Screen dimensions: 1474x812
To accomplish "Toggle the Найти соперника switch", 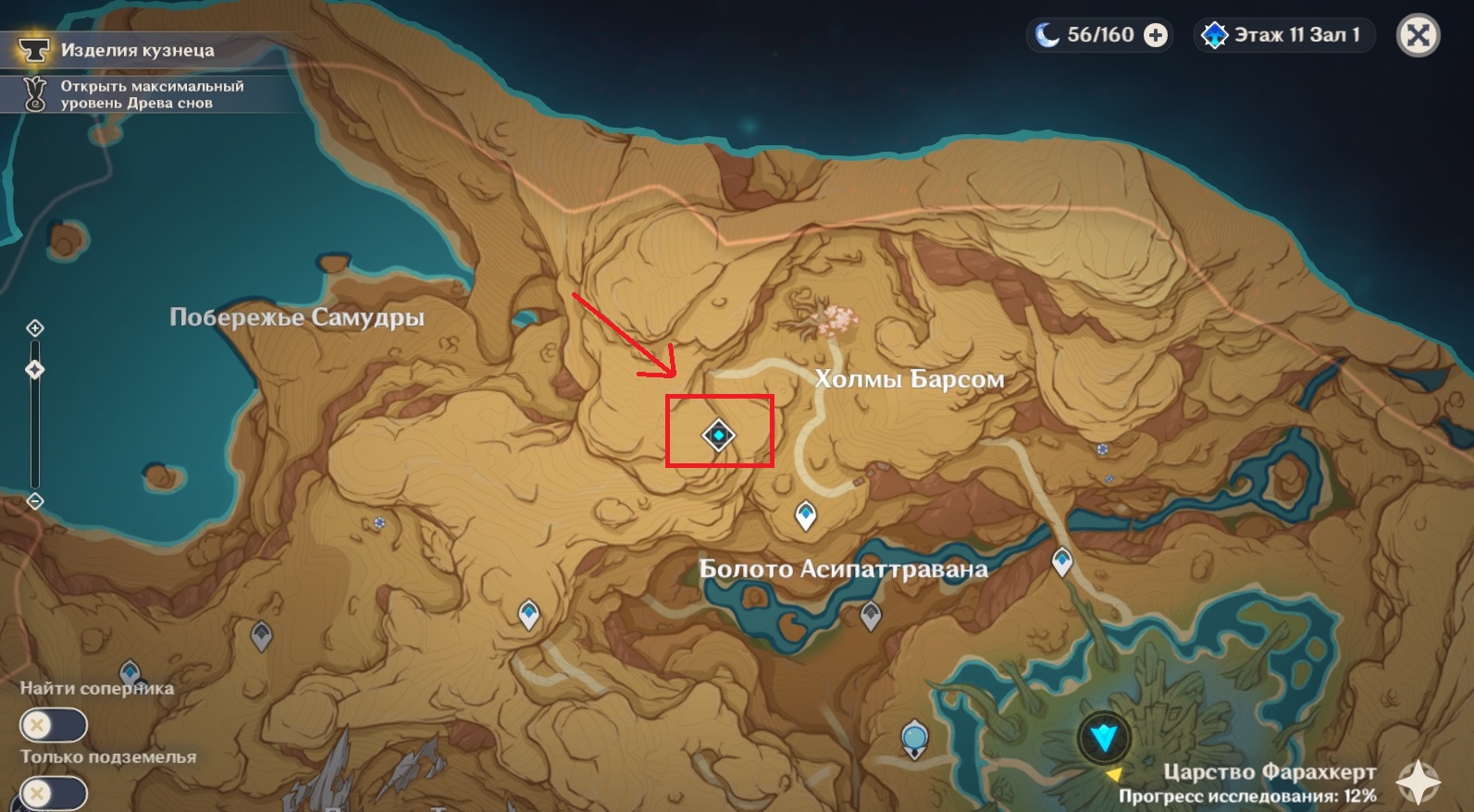I will pos(54,725).
